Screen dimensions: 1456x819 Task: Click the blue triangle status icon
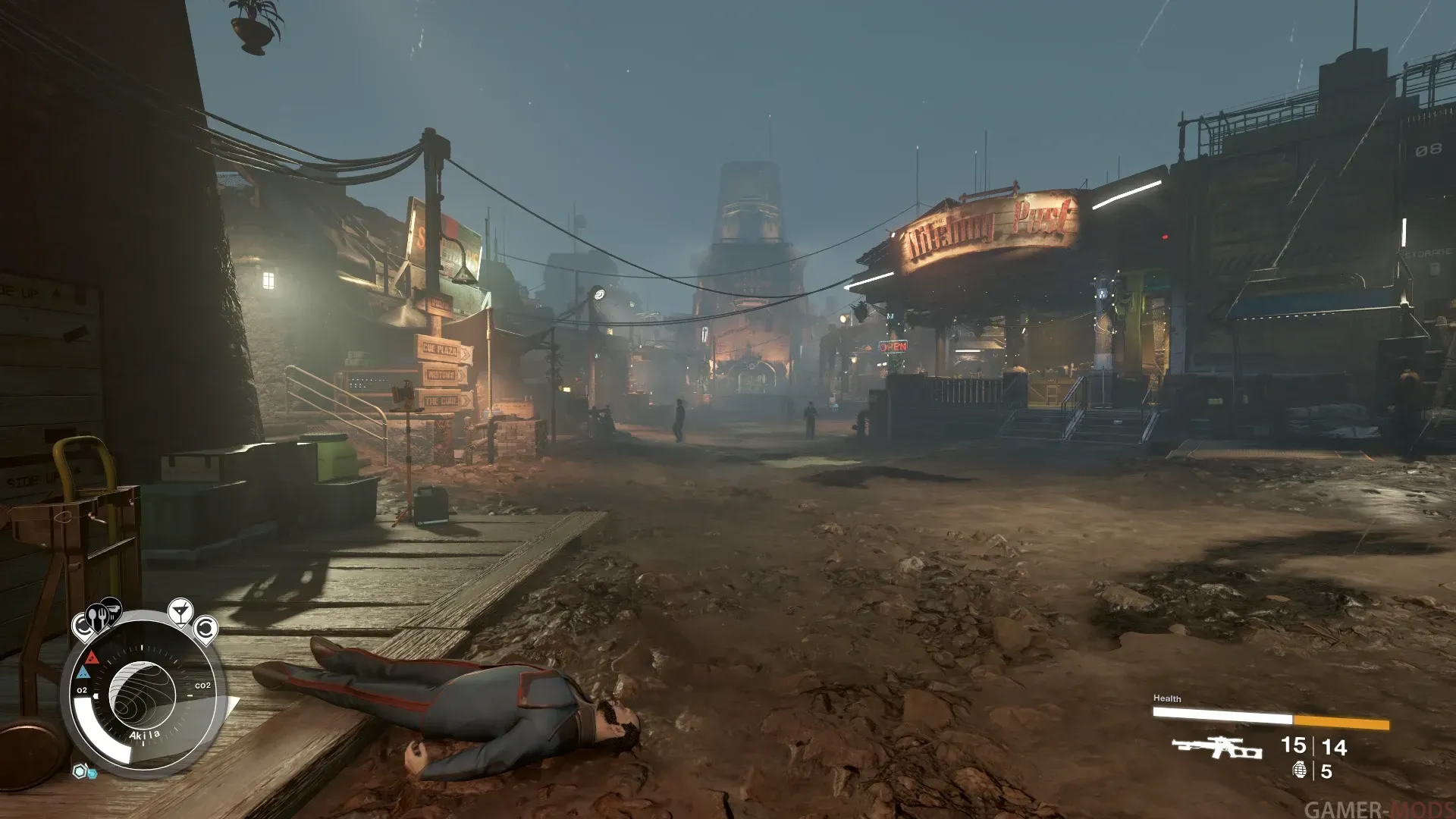point(83,673)
